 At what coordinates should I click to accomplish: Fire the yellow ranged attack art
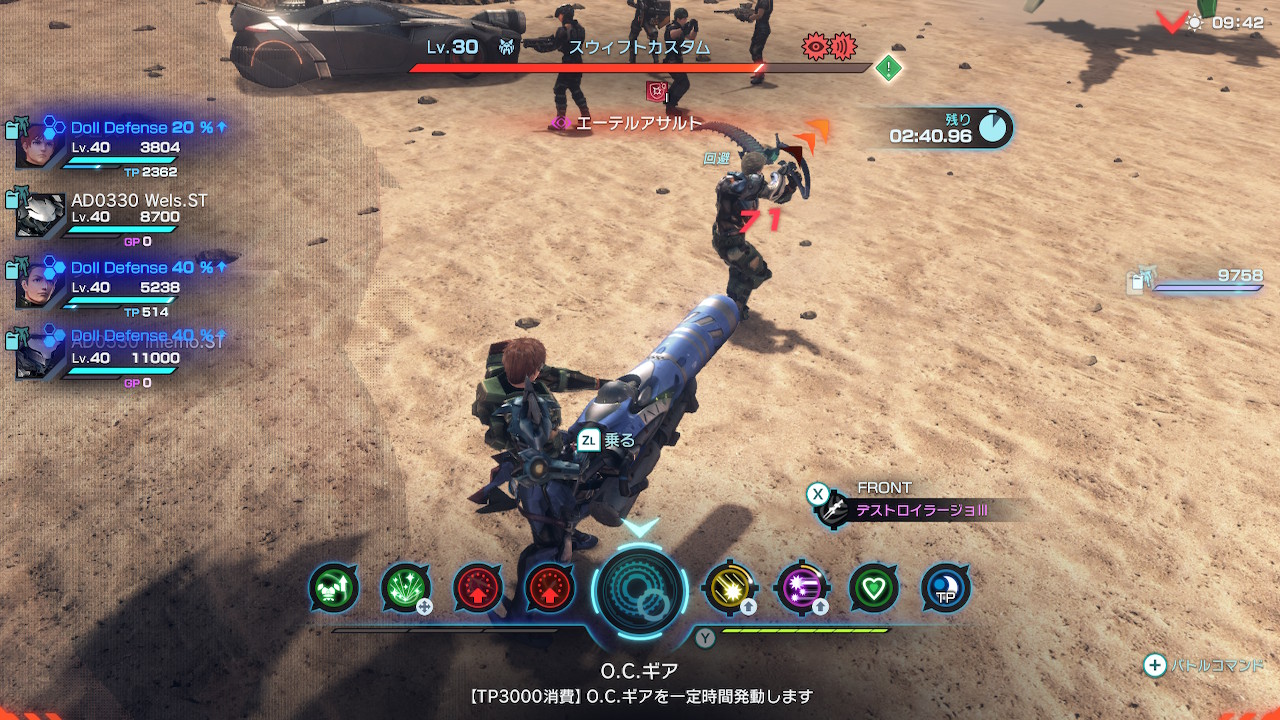(x=728, y=588)
